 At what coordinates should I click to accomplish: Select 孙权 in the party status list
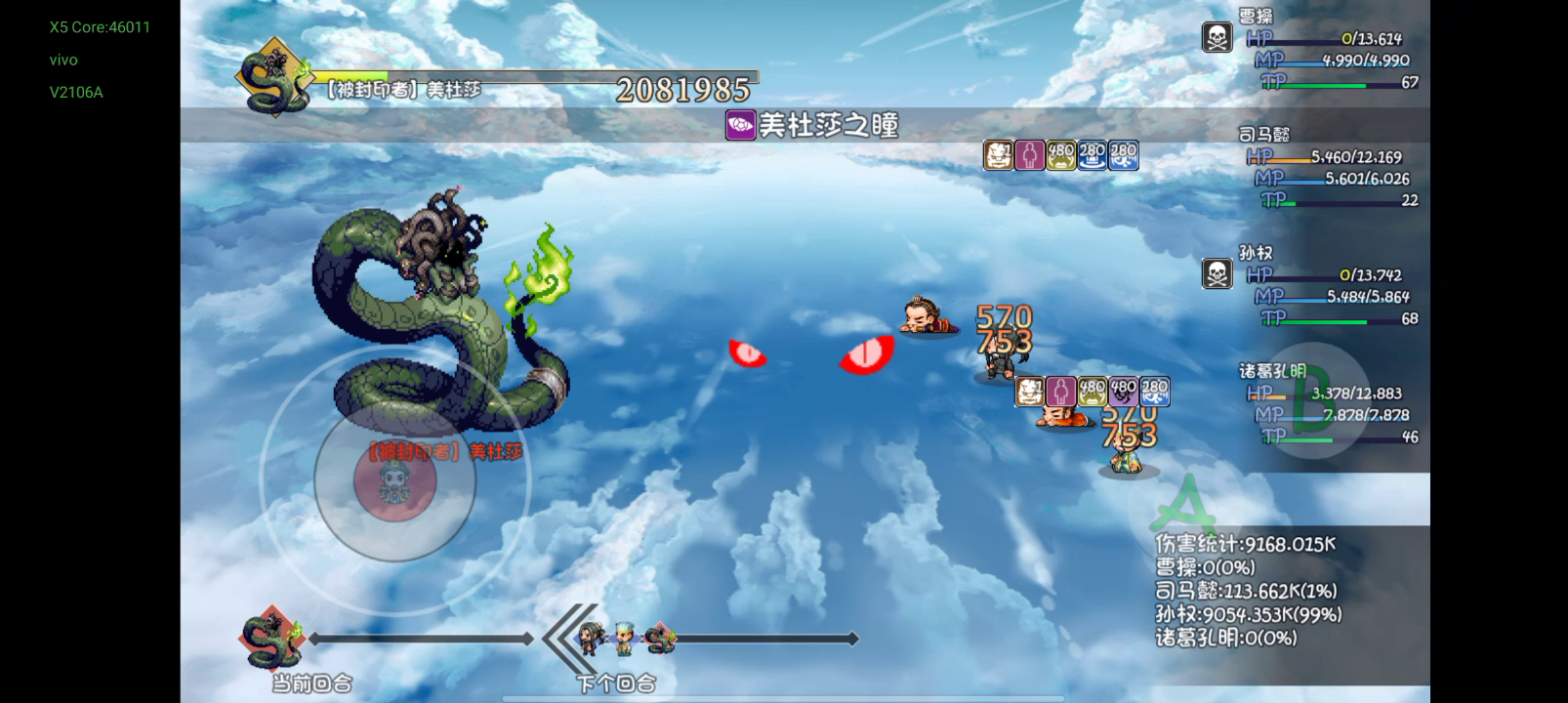1255,253
